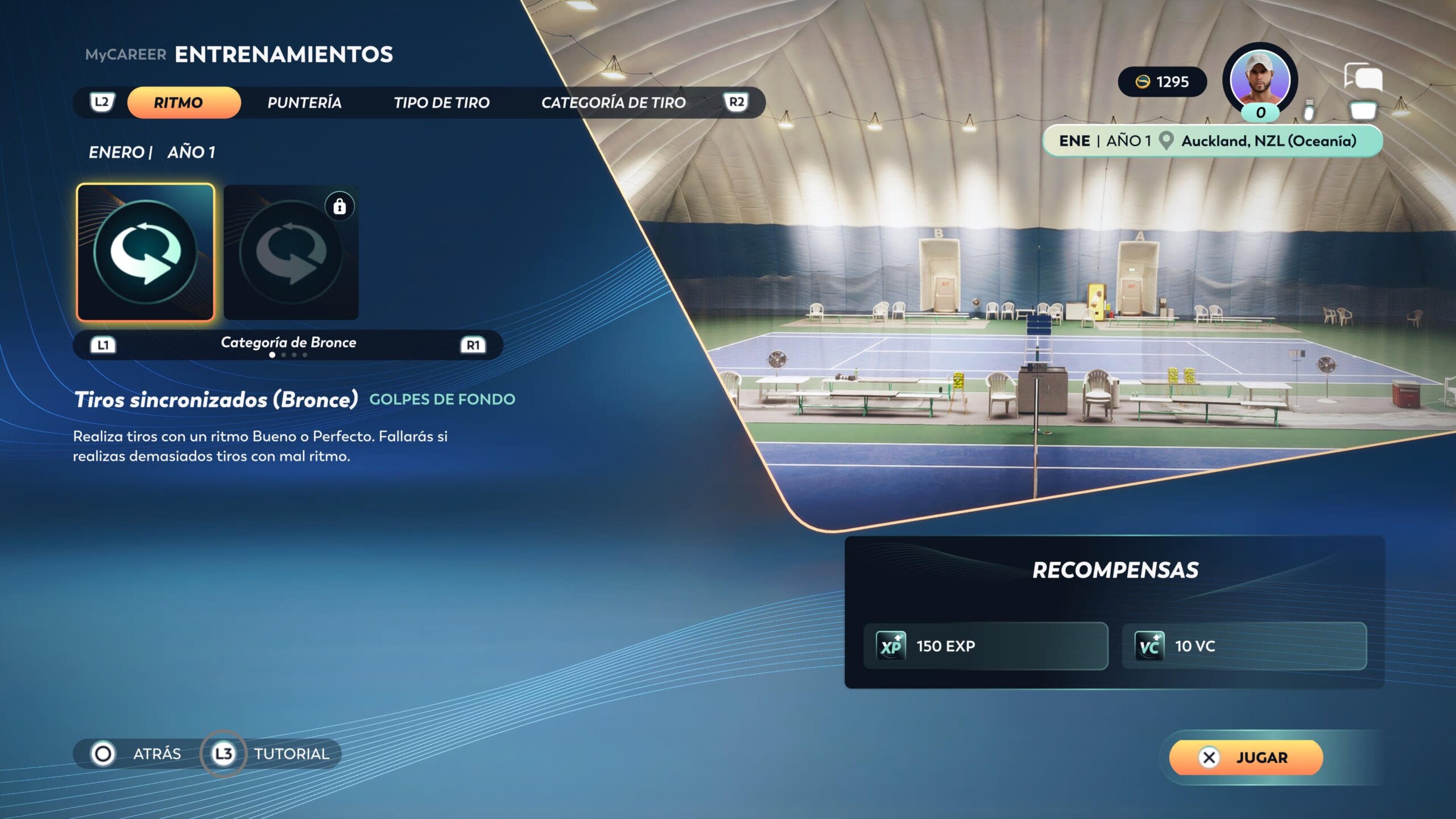This screenshot has height=819, width=1456.
Task: Click the Auckland location calendar banner
Action: point(1211,140)
